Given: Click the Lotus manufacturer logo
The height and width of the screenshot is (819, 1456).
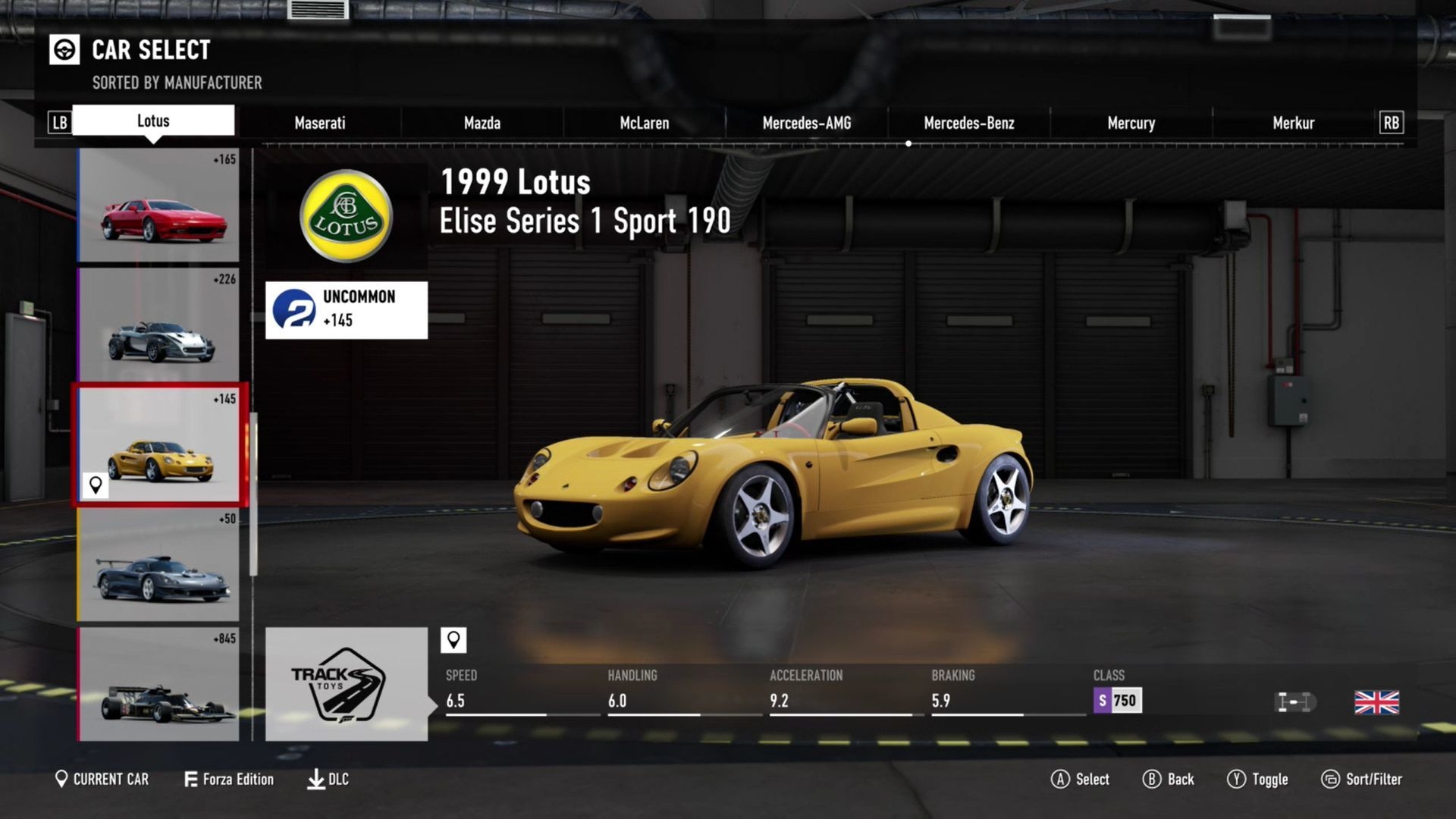Looking at the screenshot, I should coord(346,215).
